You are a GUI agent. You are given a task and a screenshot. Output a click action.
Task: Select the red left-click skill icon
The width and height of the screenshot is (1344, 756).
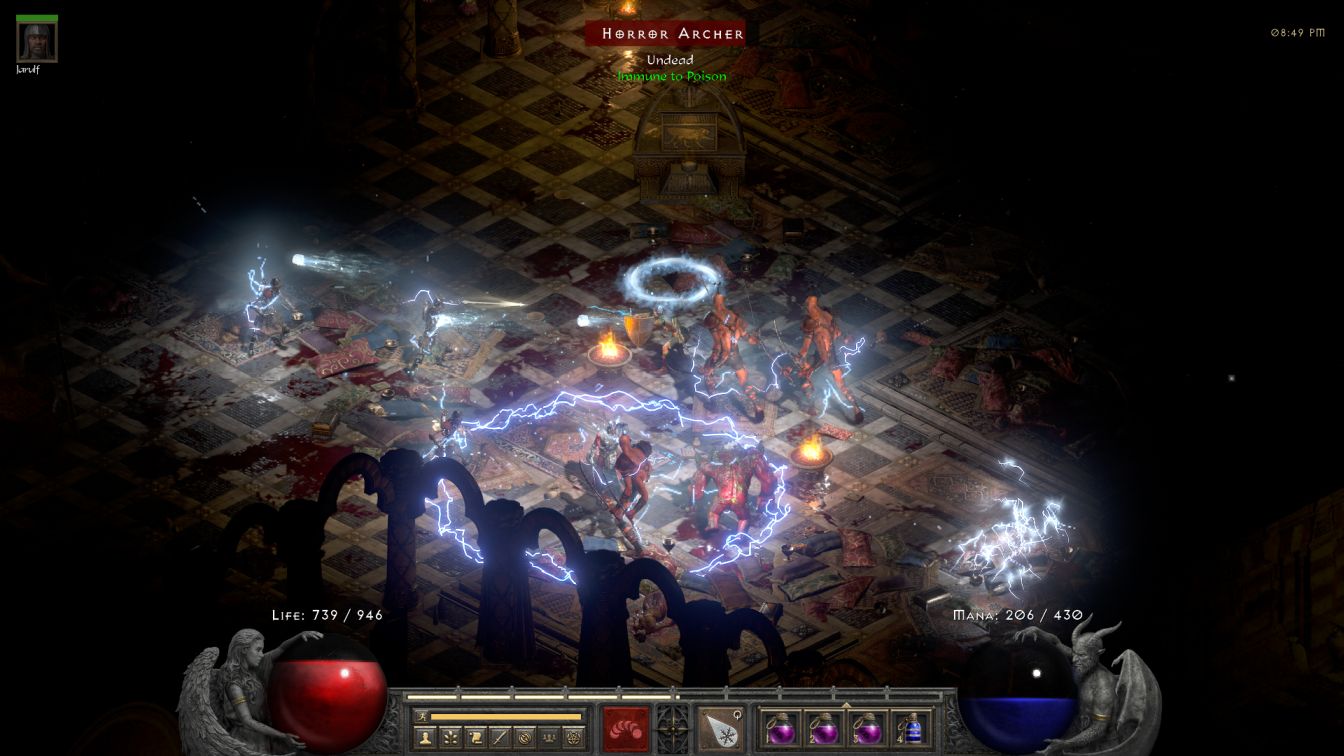(626, 728)
